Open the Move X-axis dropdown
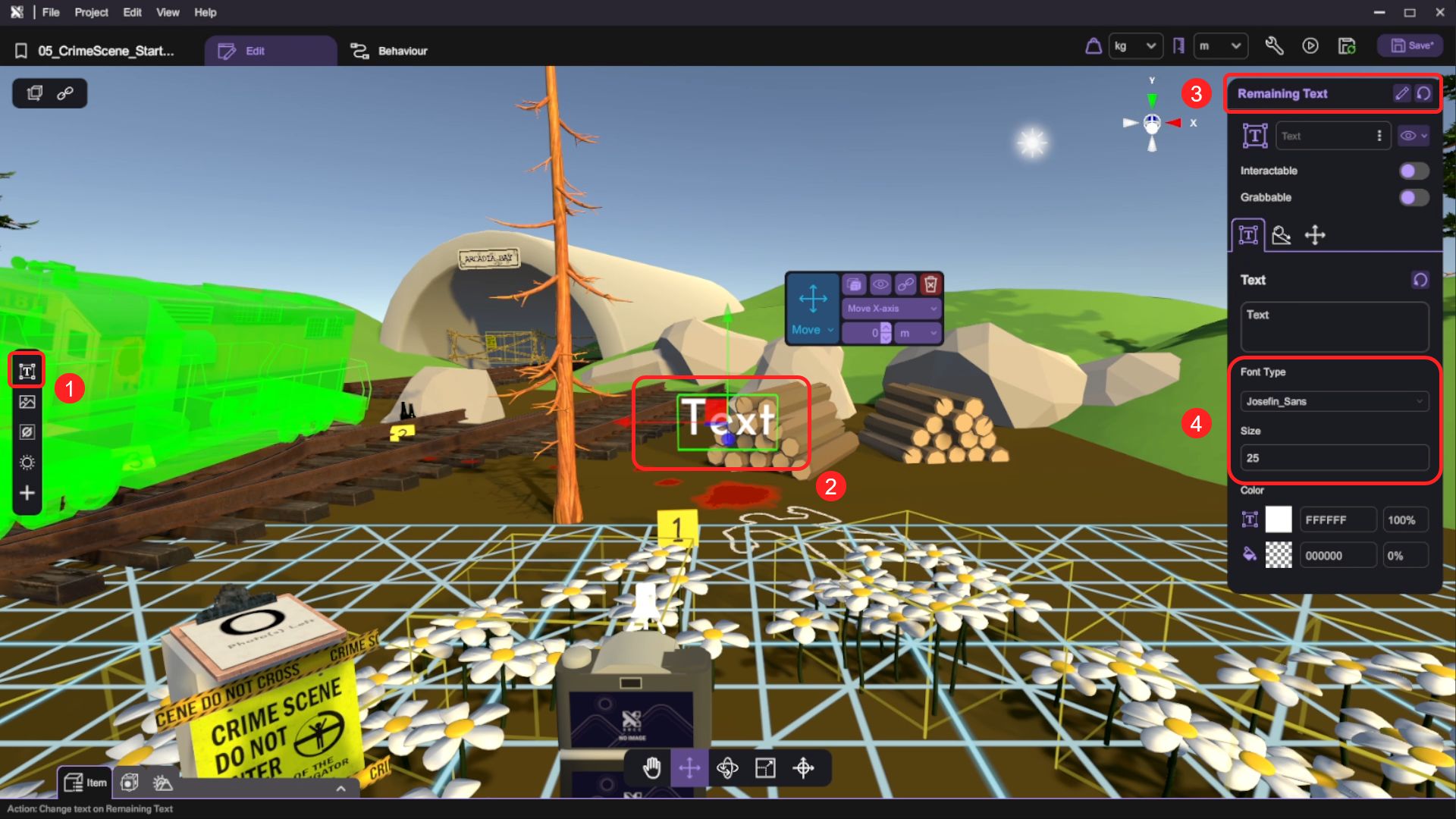The height and width of the screenshot is (819, 1456). click(892, 309)
